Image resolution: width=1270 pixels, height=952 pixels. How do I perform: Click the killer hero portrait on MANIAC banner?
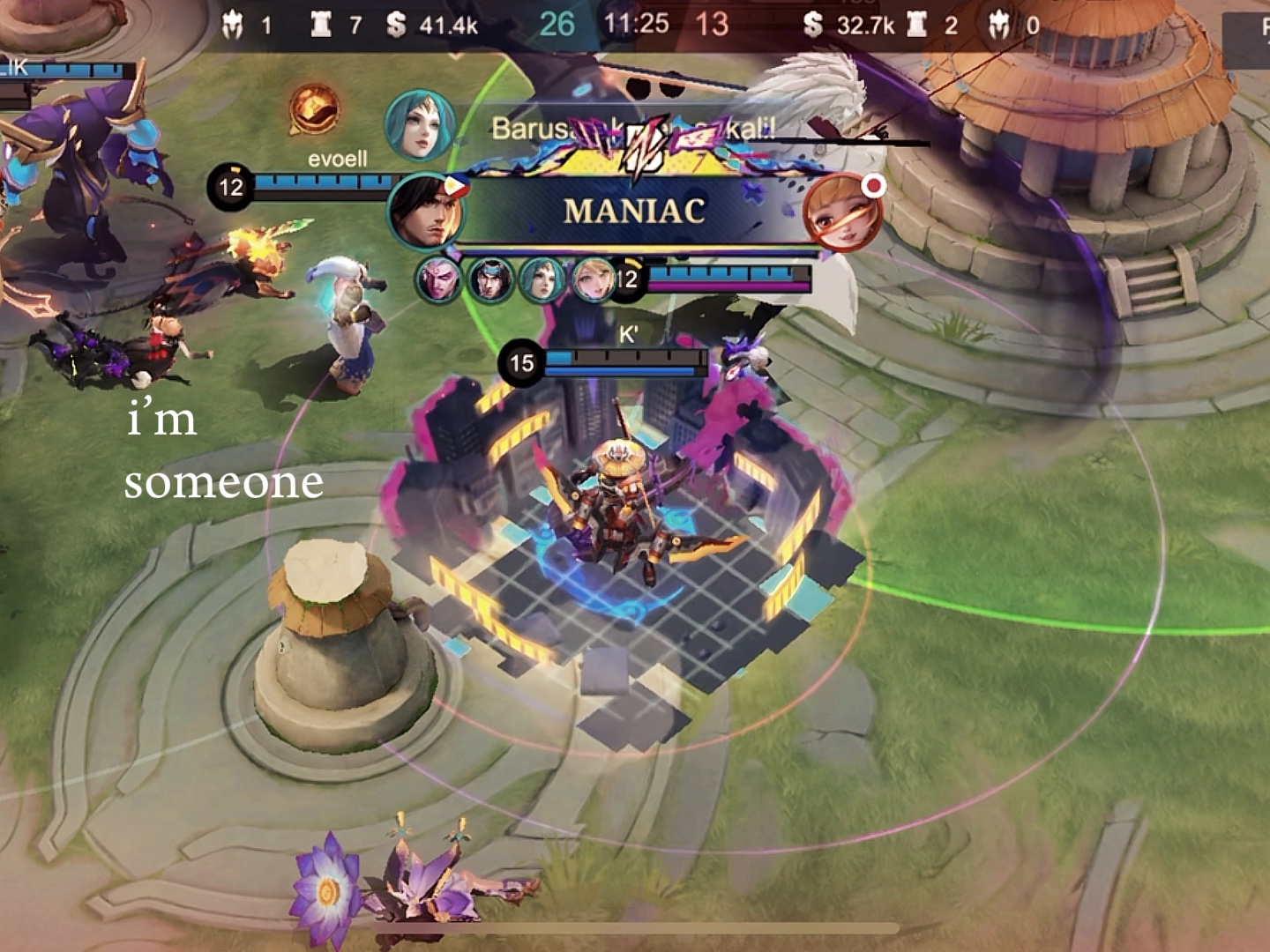(427, 212)
